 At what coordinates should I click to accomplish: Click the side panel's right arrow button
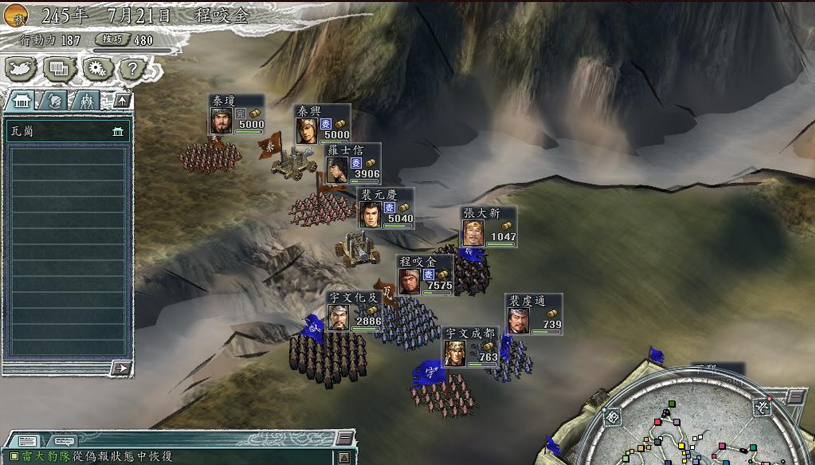click(121, 368)
